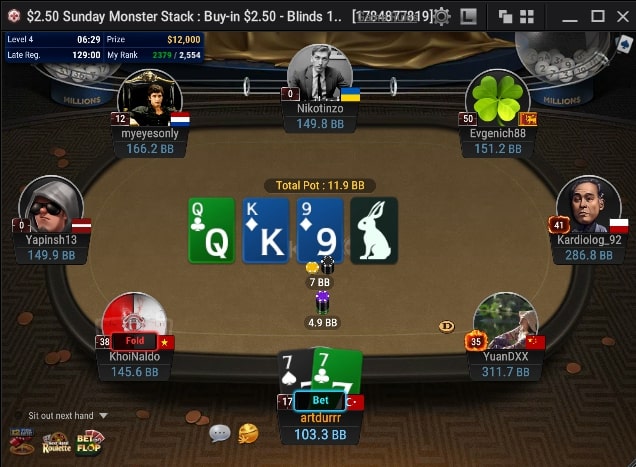636x467 pixels.
Task: Switch to the tiled tables grid layout
Action: tap(527, 16)
